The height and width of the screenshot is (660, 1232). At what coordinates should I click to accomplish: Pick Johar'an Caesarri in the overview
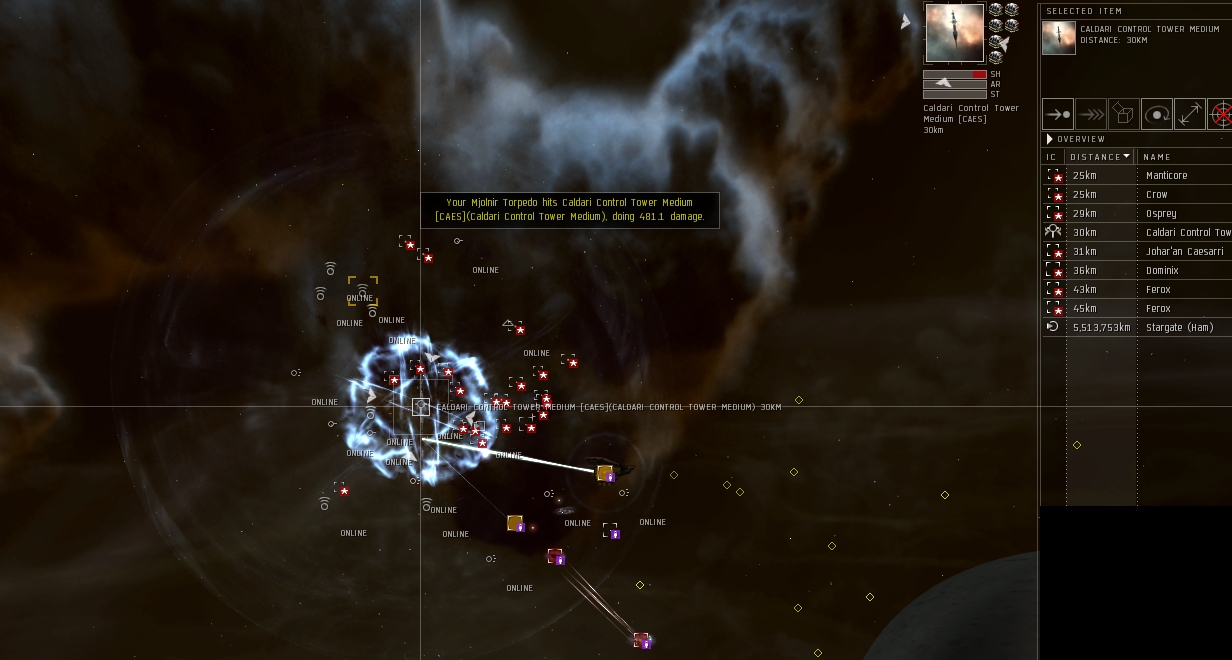coord(1184,252)
